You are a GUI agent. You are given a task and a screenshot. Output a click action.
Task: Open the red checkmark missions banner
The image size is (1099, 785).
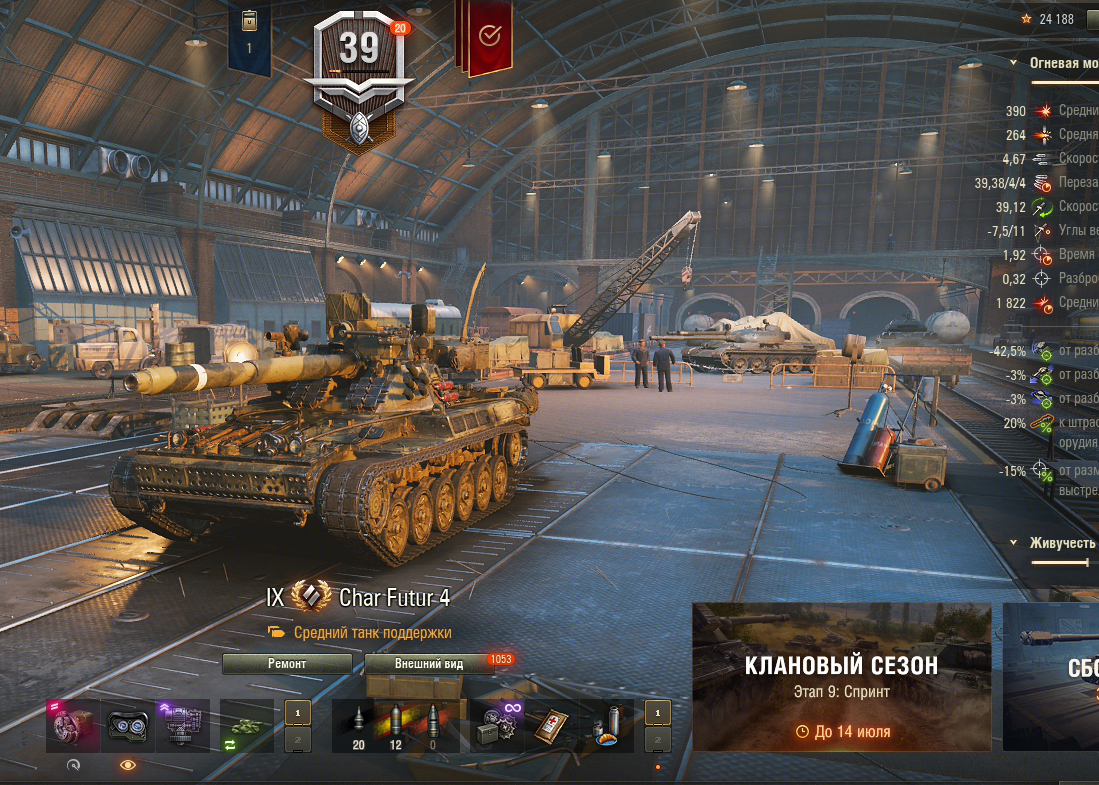489,37
